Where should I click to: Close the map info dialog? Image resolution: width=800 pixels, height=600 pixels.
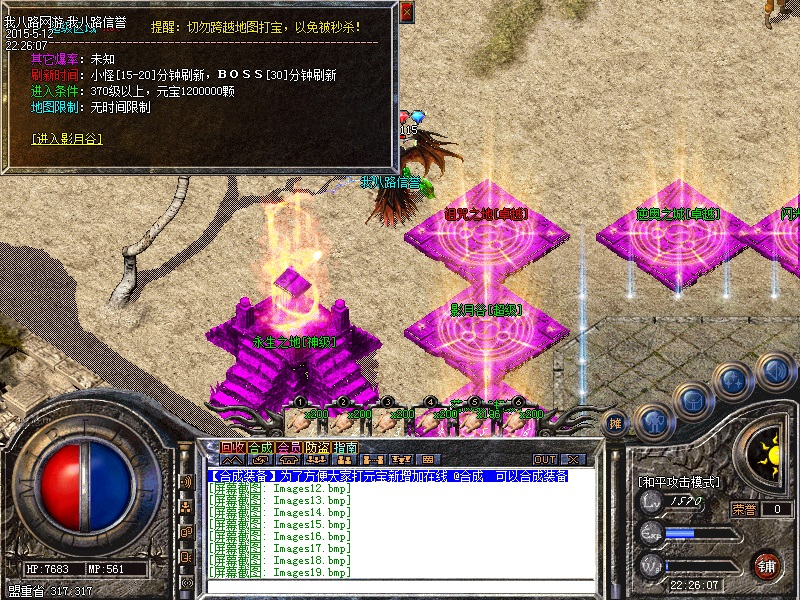[x=406, y=12]
